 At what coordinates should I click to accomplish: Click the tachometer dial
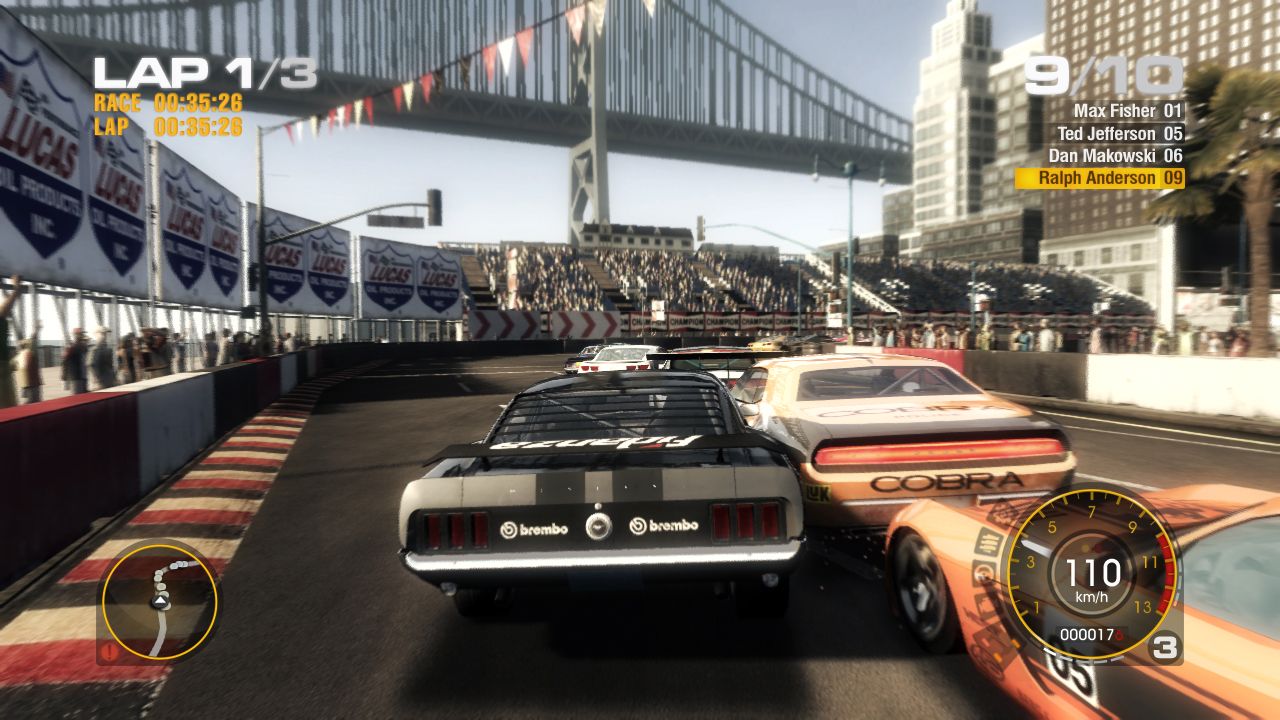(1095, 575)
